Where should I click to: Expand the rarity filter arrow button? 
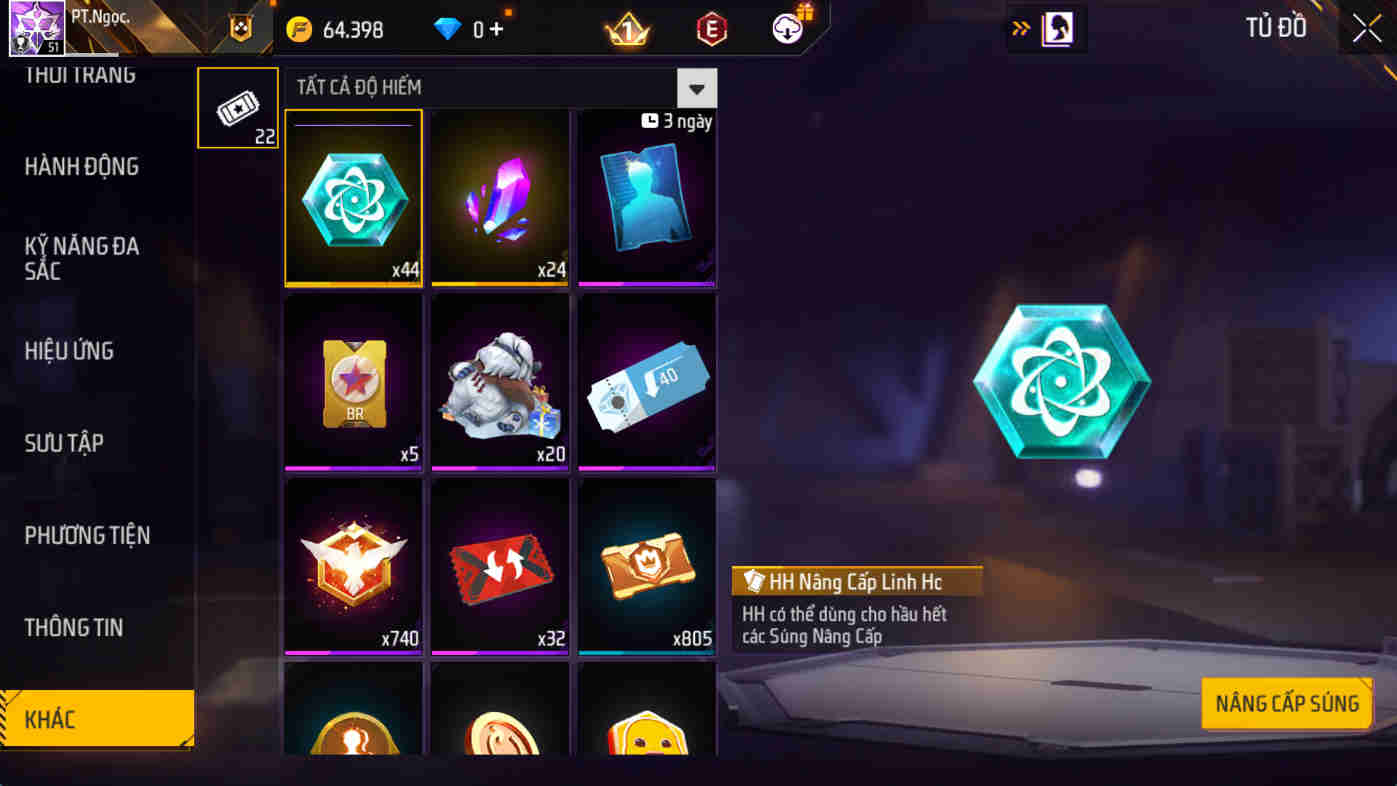pyautogui.click(x=697, y=88)
